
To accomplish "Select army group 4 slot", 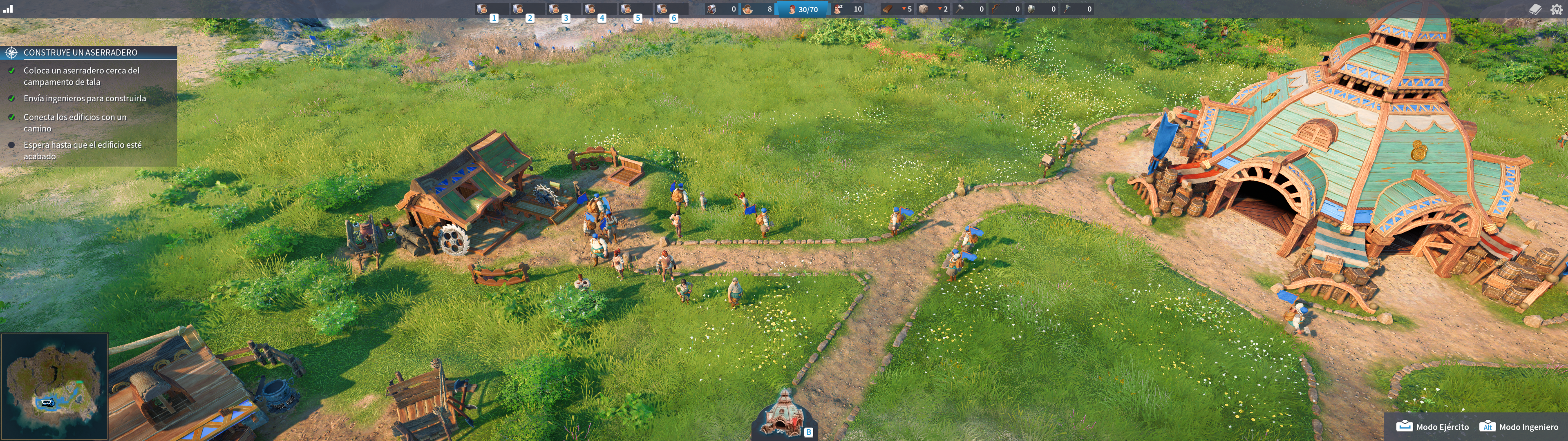I will [598, 10].
